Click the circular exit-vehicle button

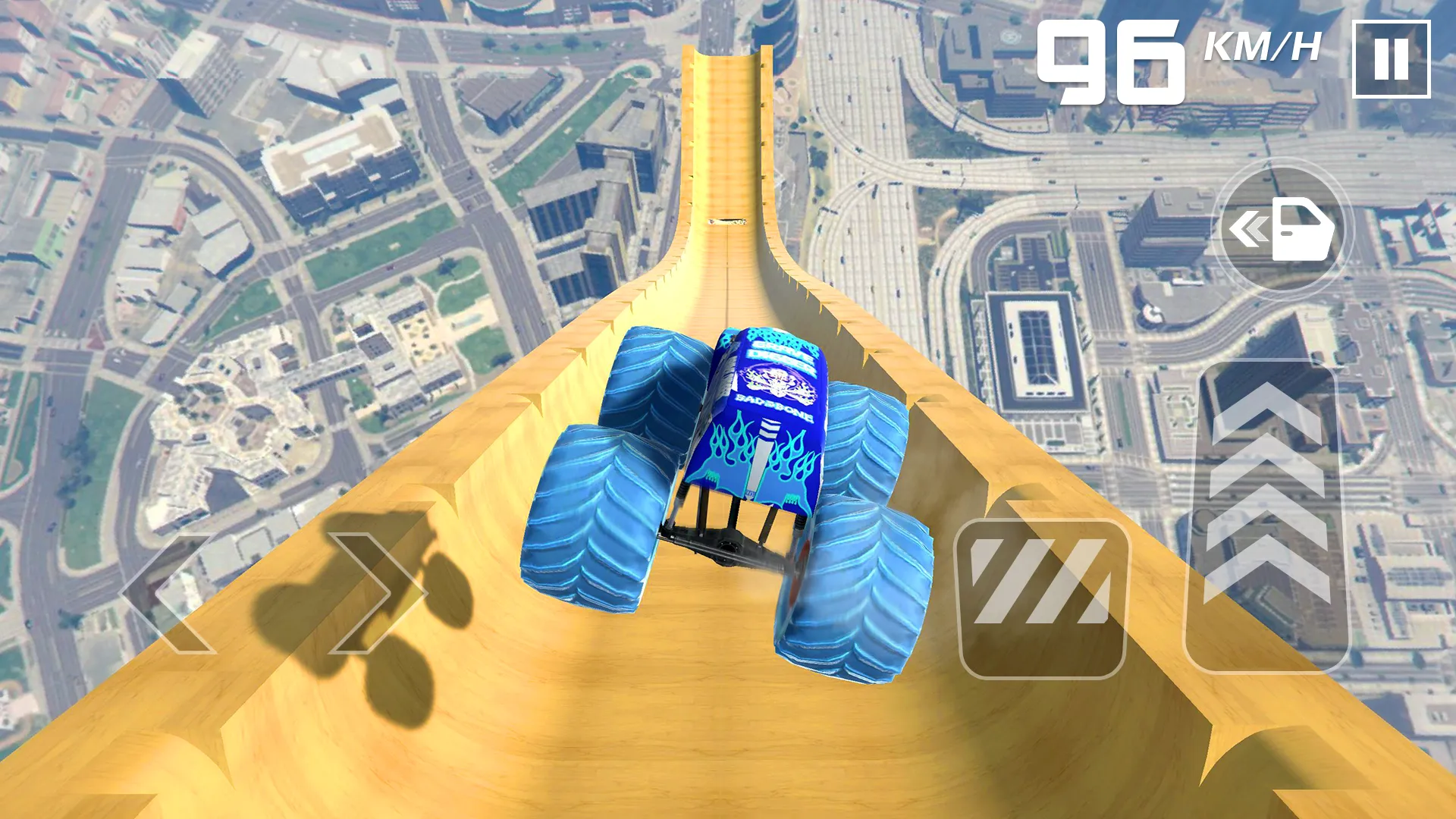click(1282, 227)
